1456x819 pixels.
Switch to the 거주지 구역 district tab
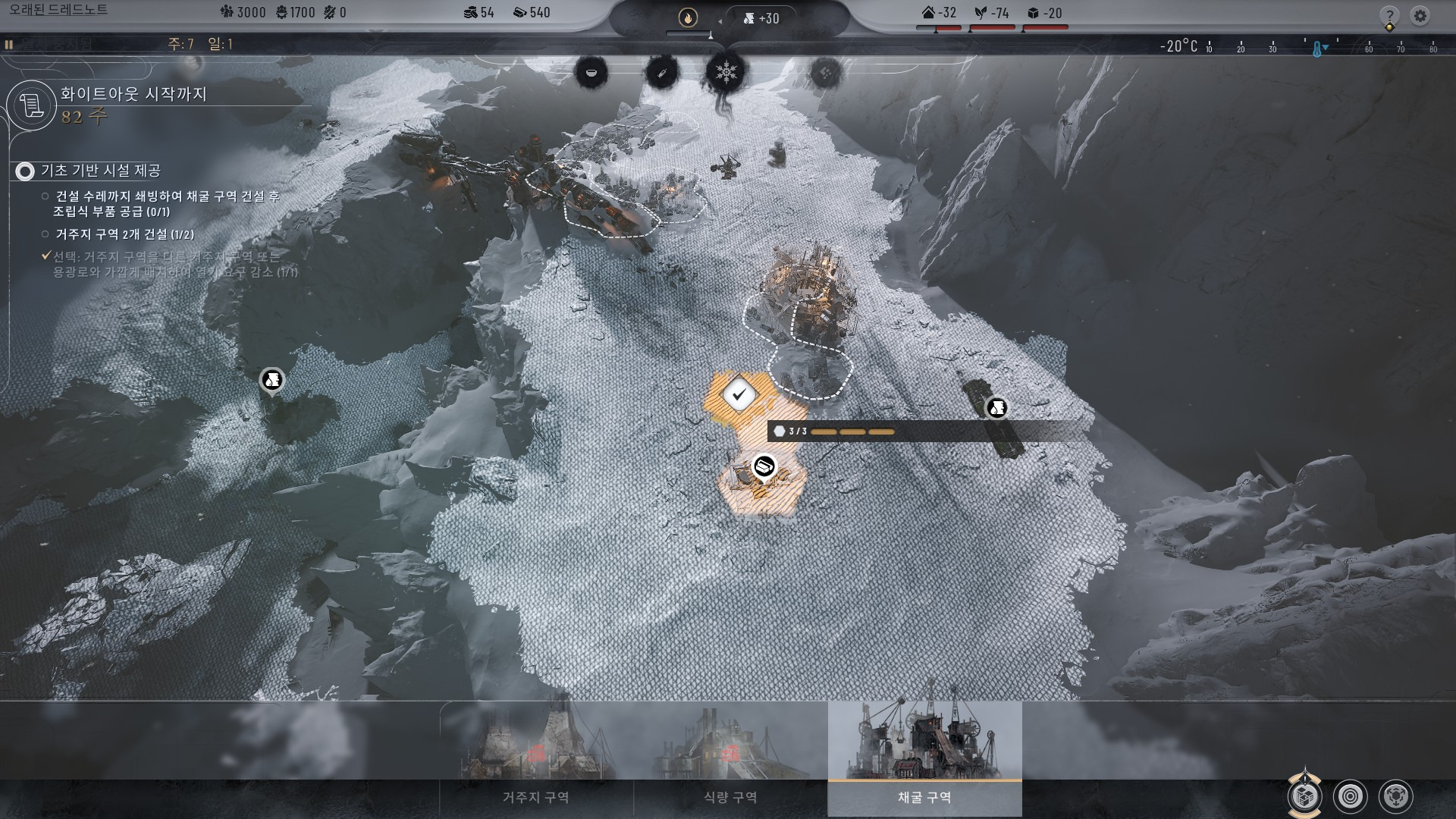[536, 797]
